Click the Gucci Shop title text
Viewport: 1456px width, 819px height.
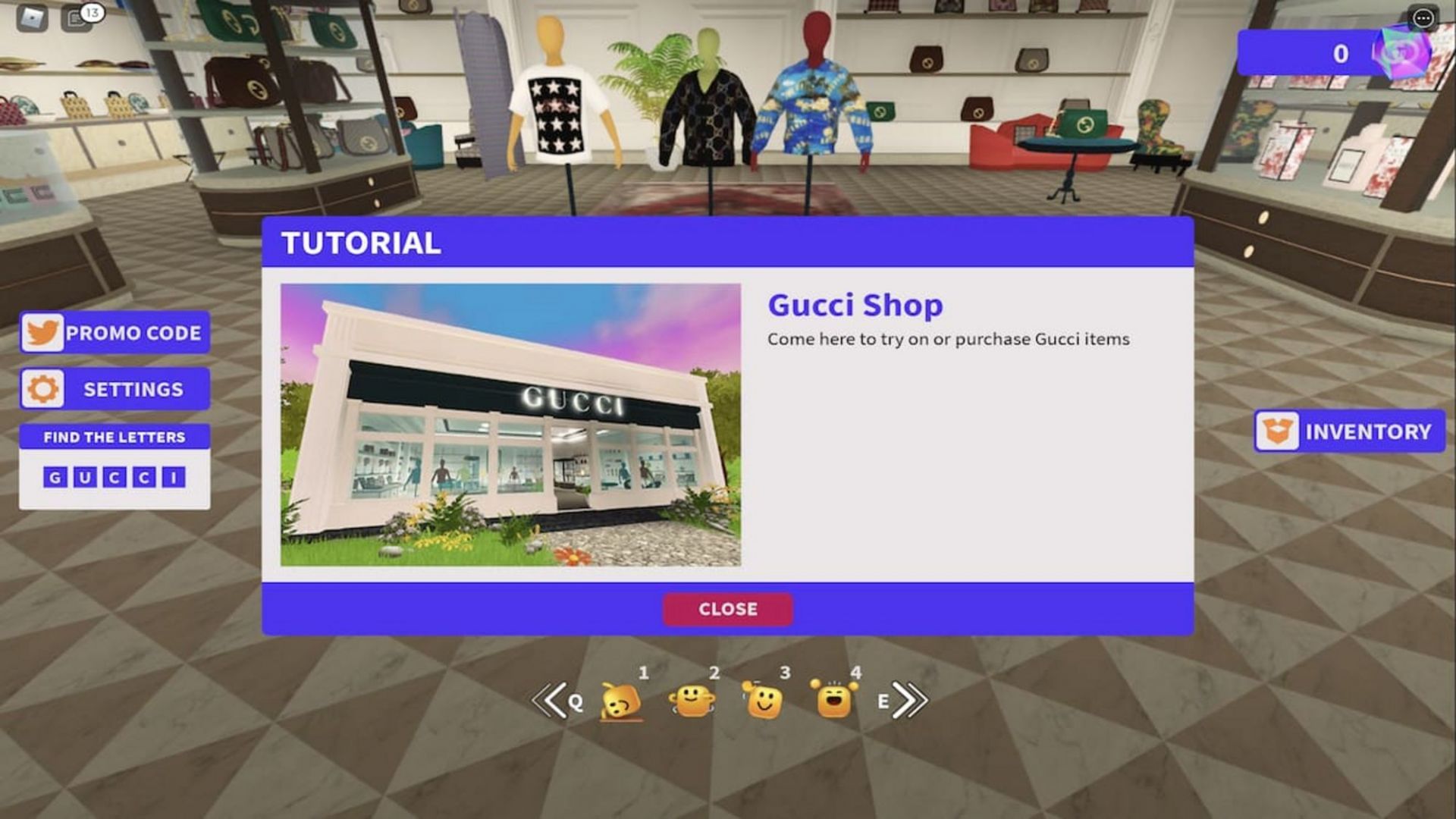pos(855,303)
